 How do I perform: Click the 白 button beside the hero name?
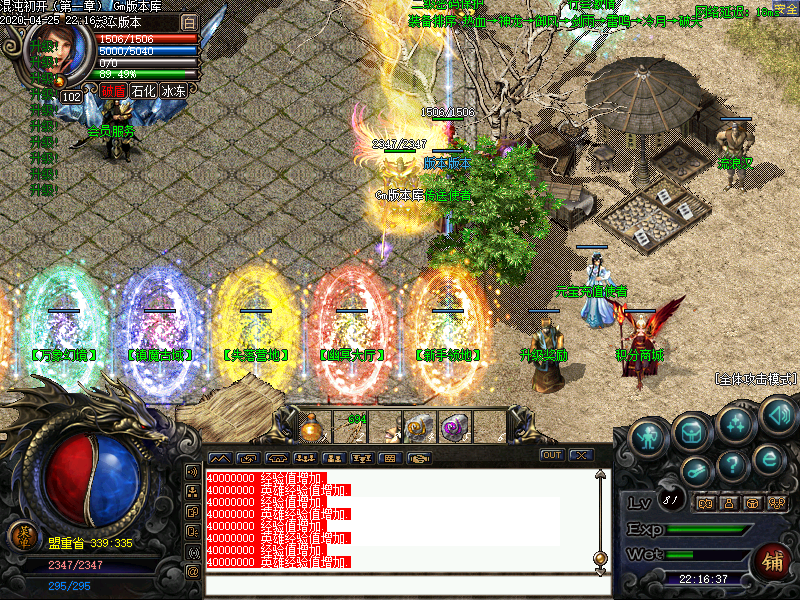pyautogui.click(x=189, y=22)
